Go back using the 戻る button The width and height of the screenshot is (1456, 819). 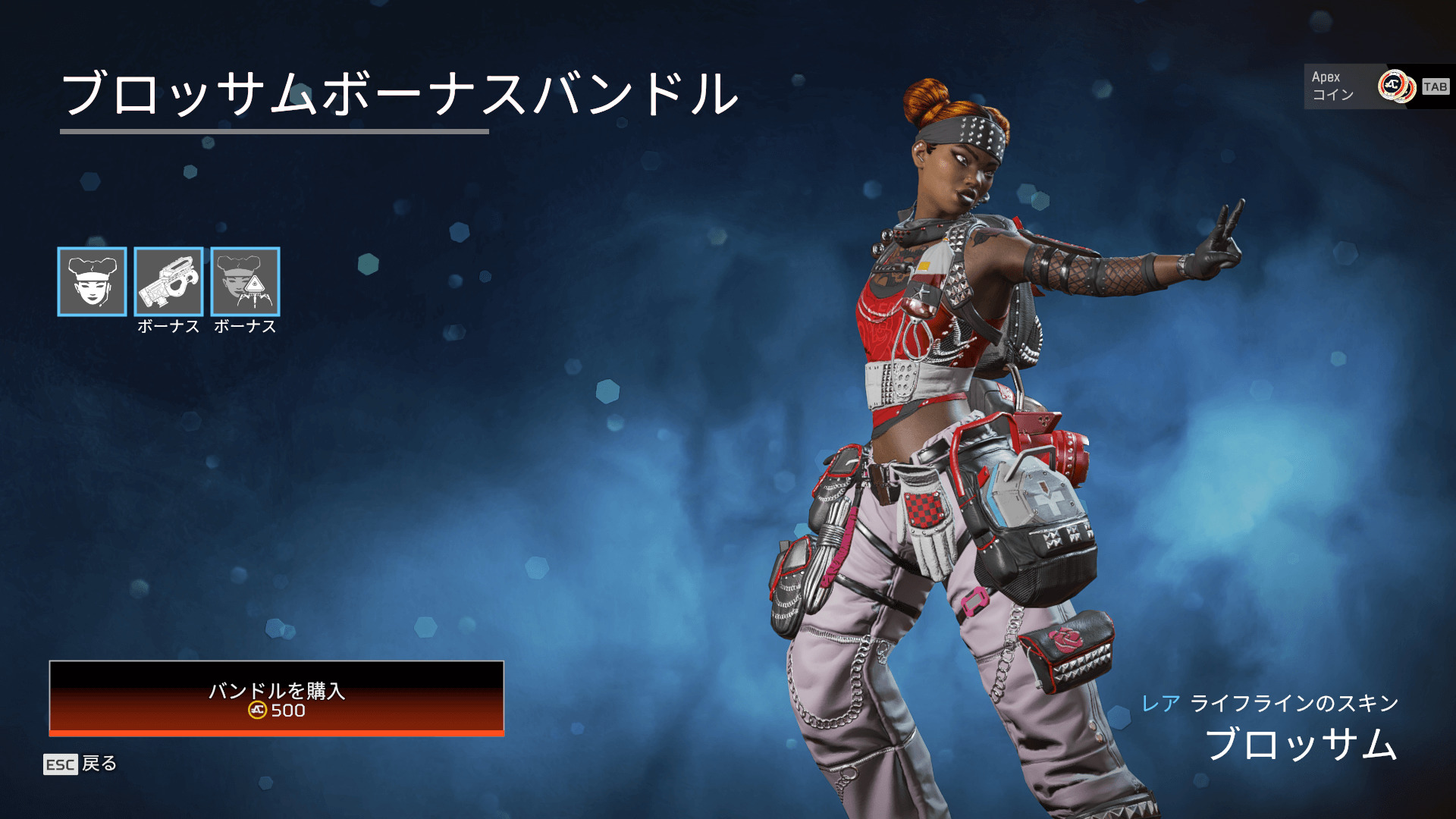[80, 764]
